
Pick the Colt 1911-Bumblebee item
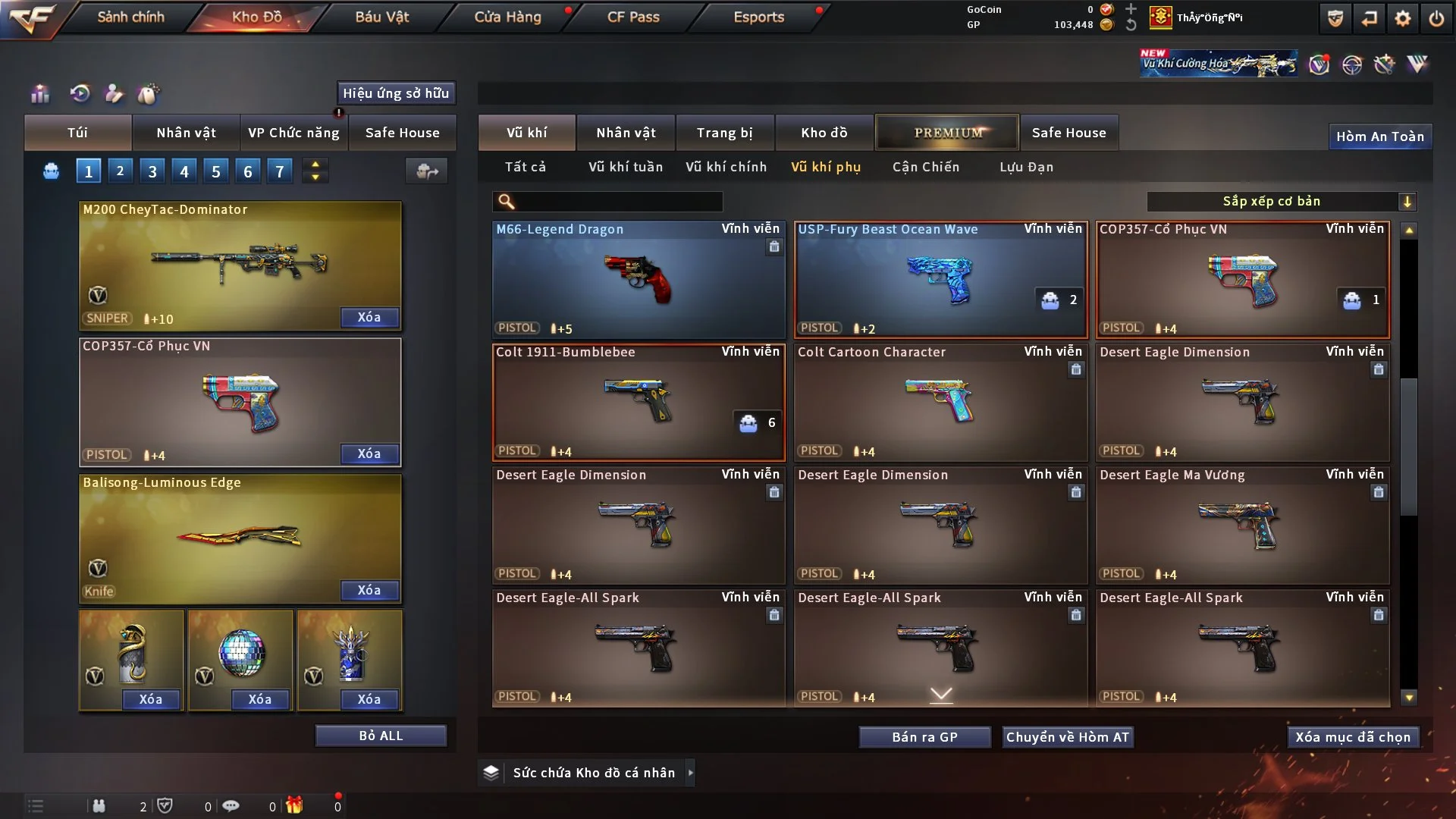[639, 402]
